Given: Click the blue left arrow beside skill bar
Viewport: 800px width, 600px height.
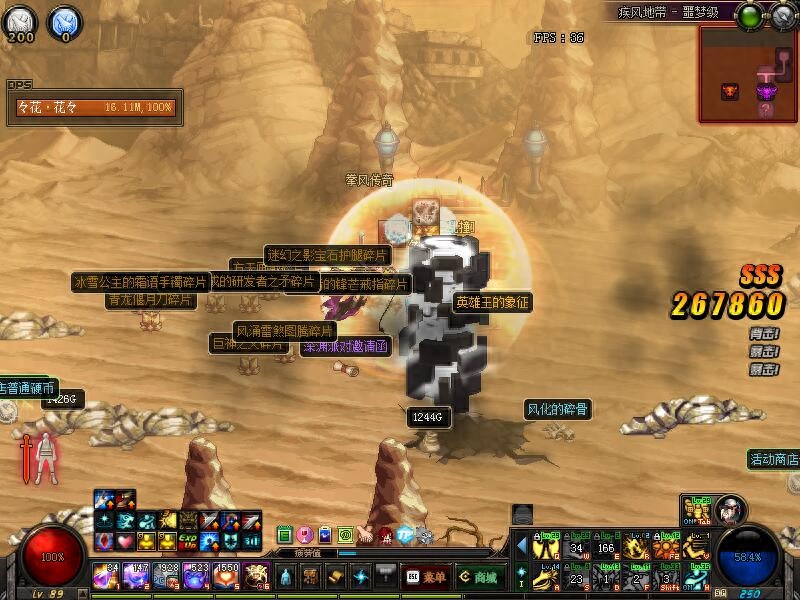Looking at the screenshot, I should [522, 545].
